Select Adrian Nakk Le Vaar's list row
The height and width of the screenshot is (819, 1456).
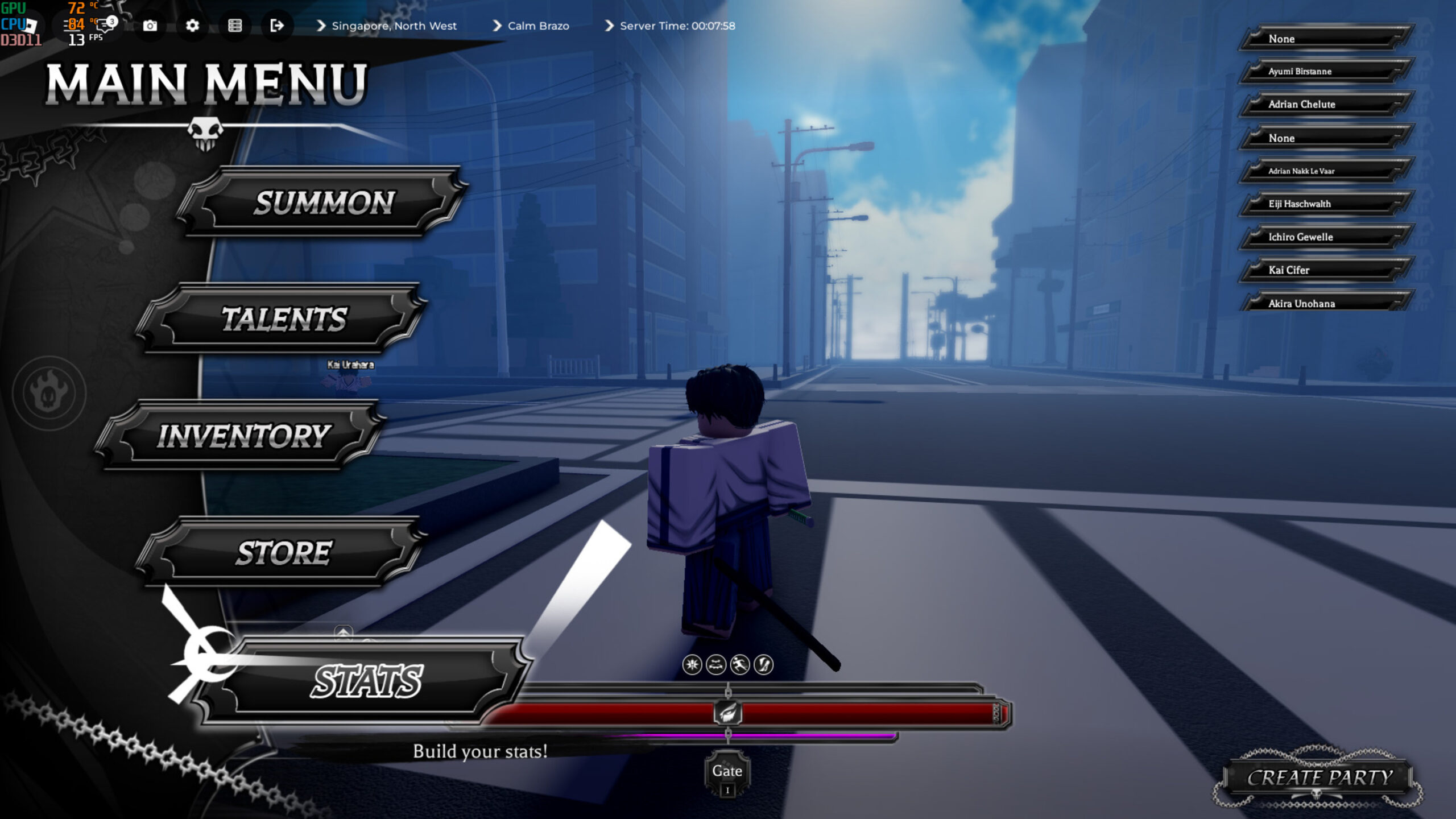click(1325, 171)
